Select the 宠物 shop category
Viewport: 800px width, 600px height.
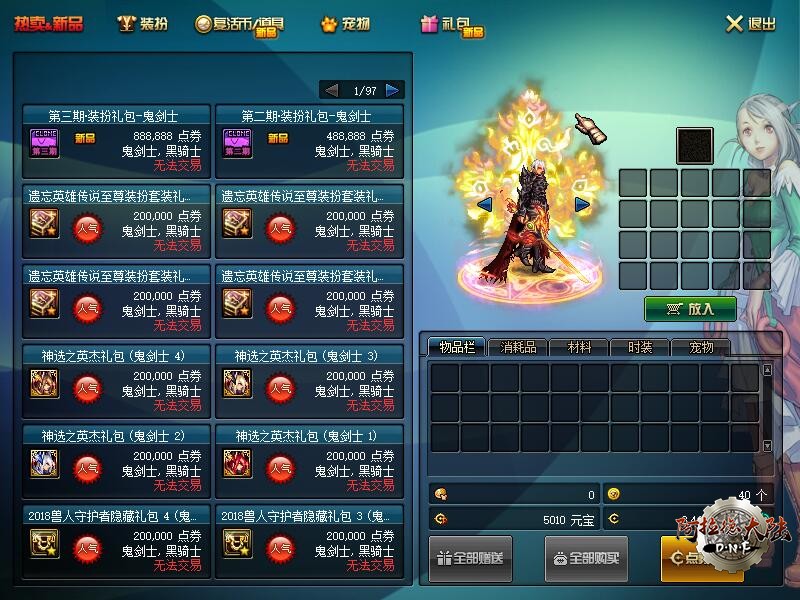point(345,24)
